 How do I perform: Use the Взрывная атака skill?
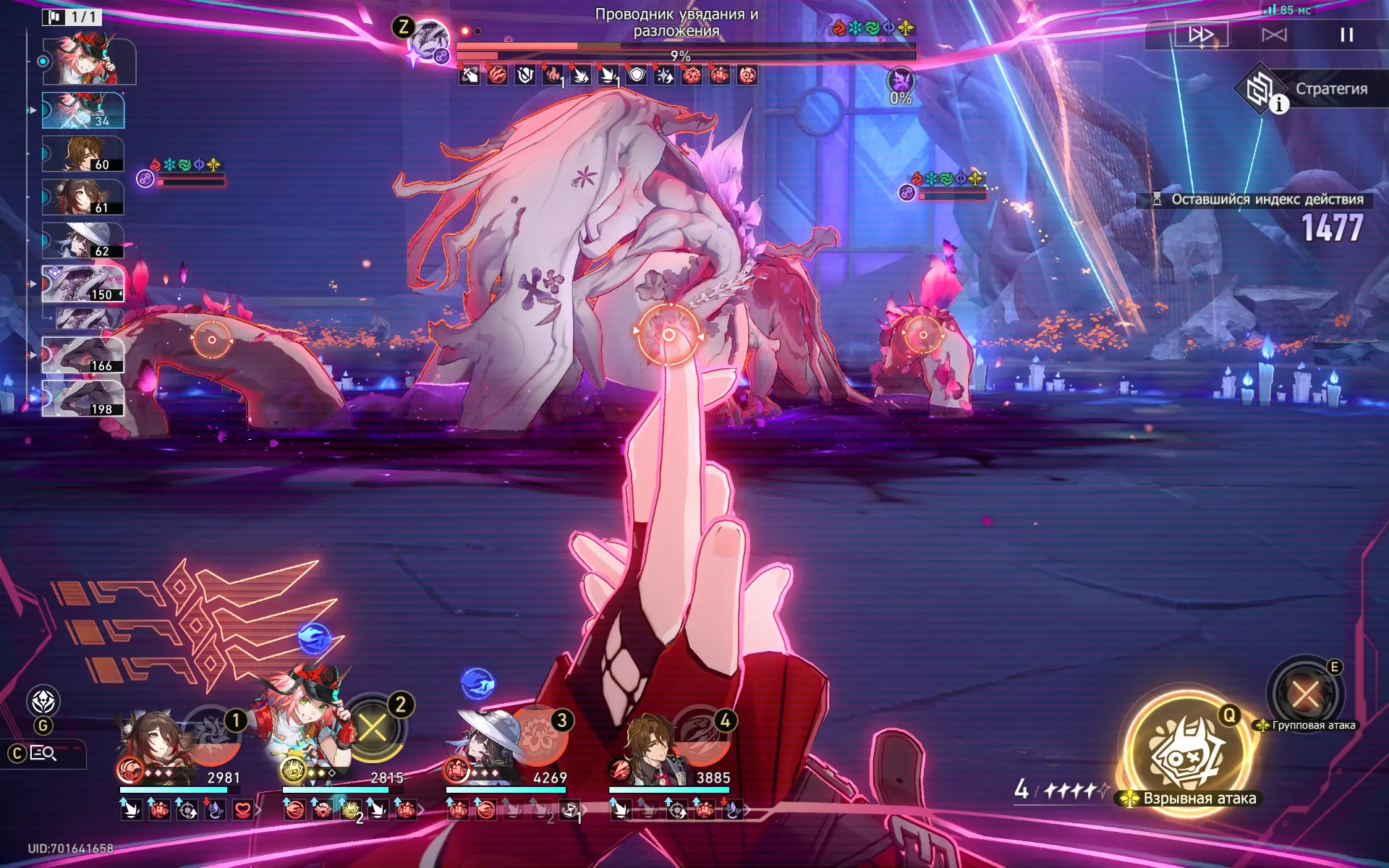coord(1187,751)
